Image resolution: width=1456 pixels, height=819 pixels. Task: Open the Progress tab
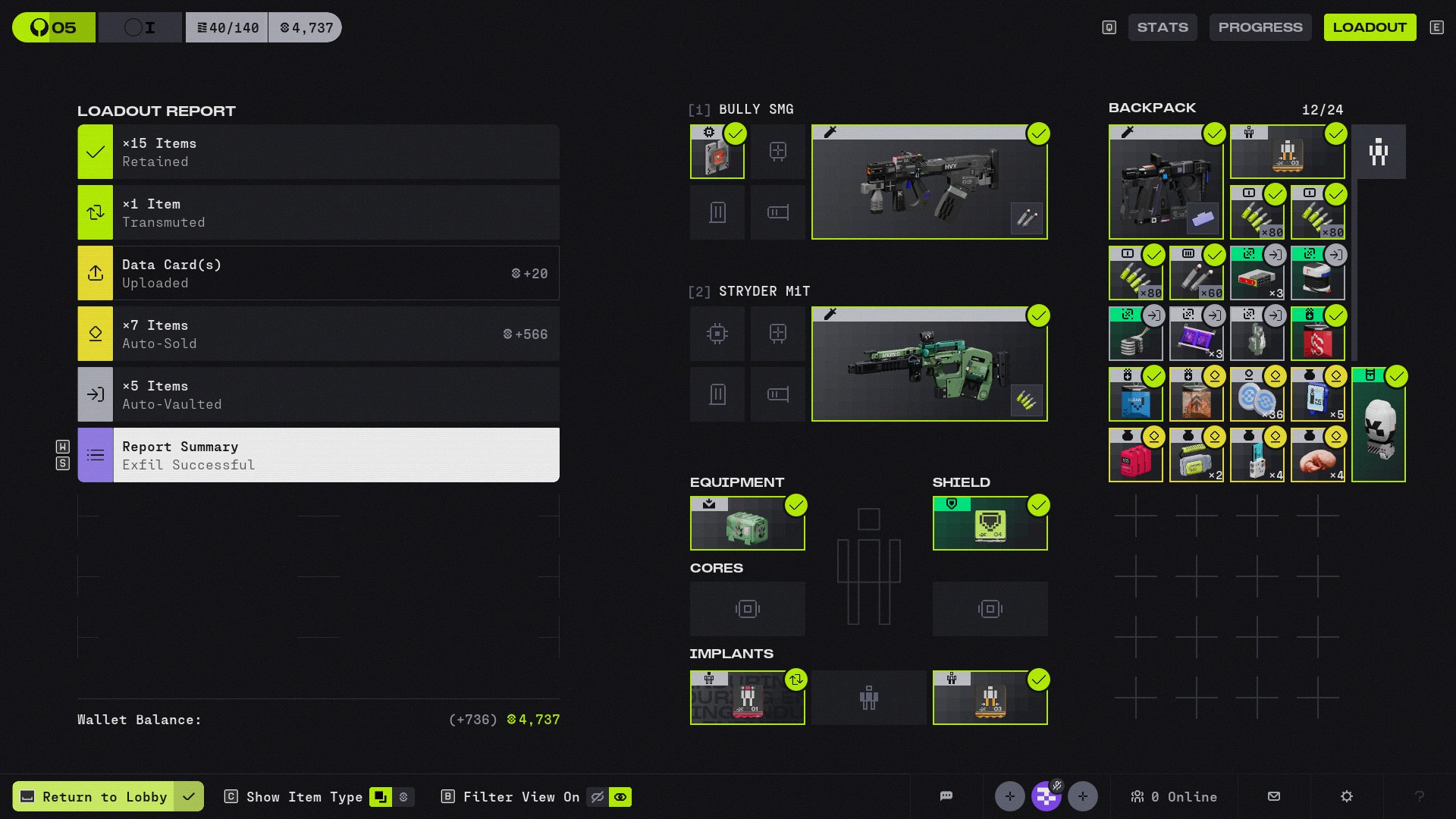click(x=1260, y=27)
